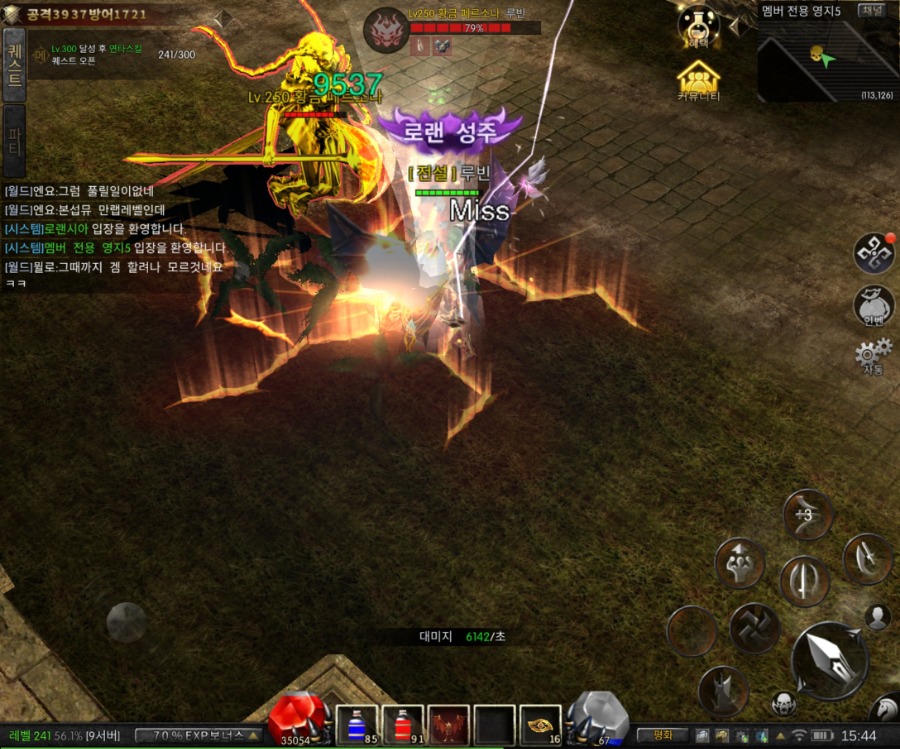Use the main dagger attack button
Image resolution: width=900 pixels, height=749 pixels.
tap(829, 659)
